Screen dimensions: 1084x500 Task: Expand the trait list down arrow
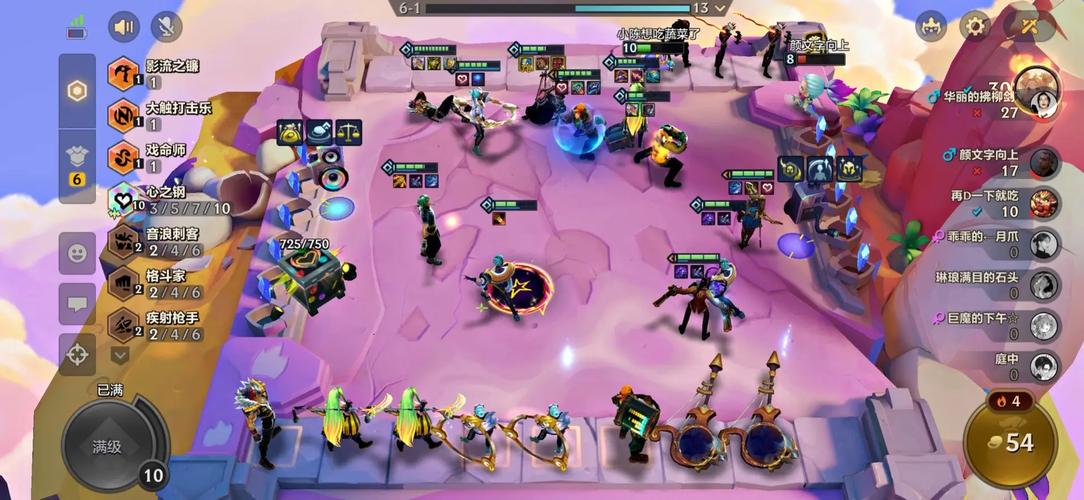tap(120, 354)
